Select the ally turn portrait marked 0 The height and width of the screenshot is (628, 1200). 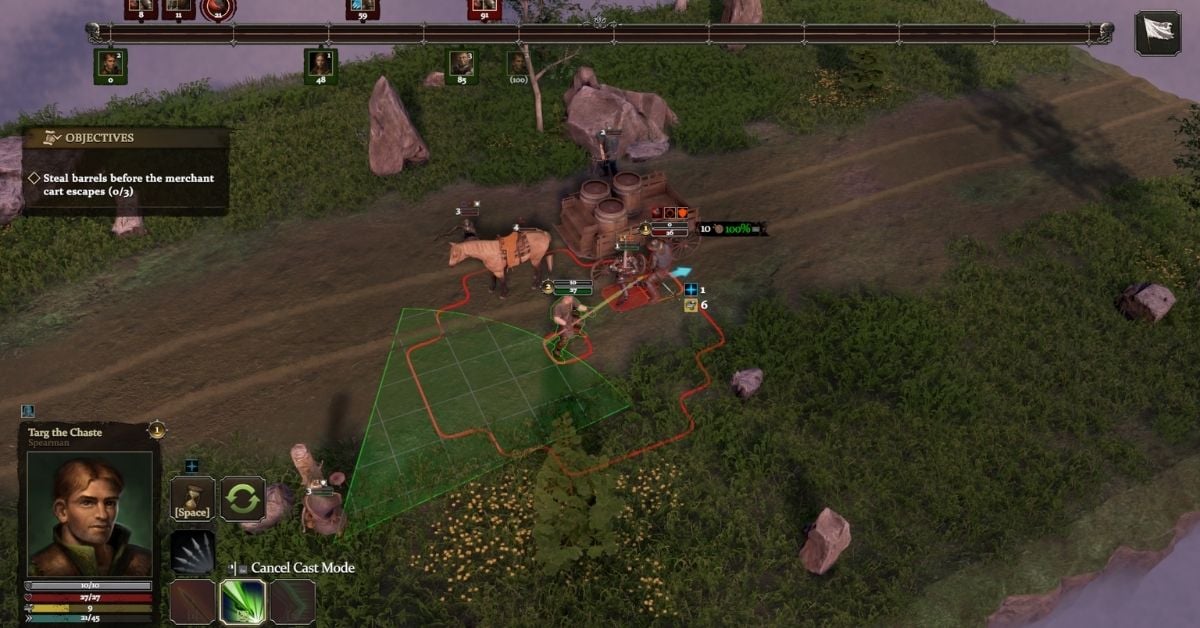[110, 64]
